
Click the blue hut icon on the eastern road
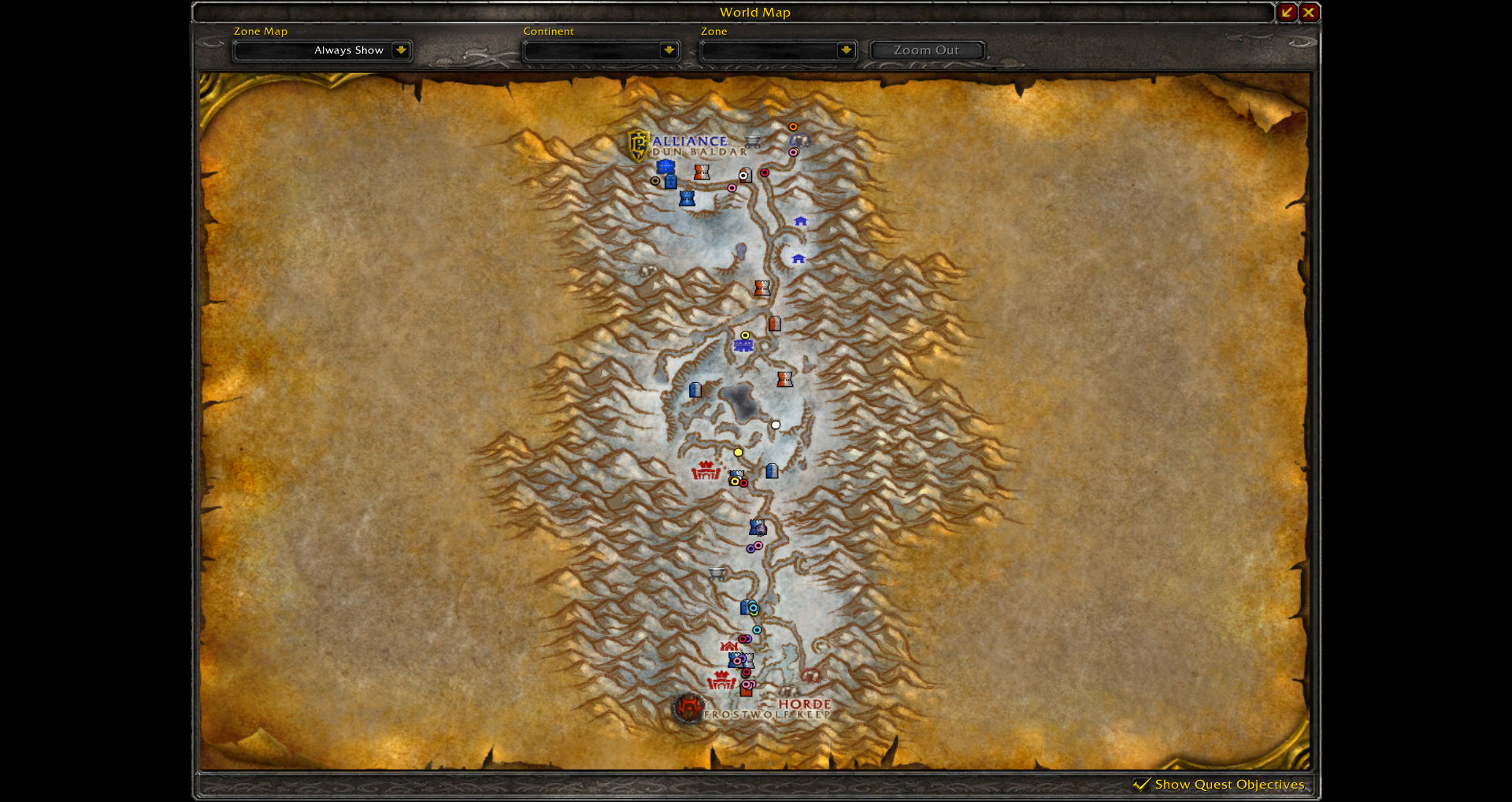click(799, 221)
